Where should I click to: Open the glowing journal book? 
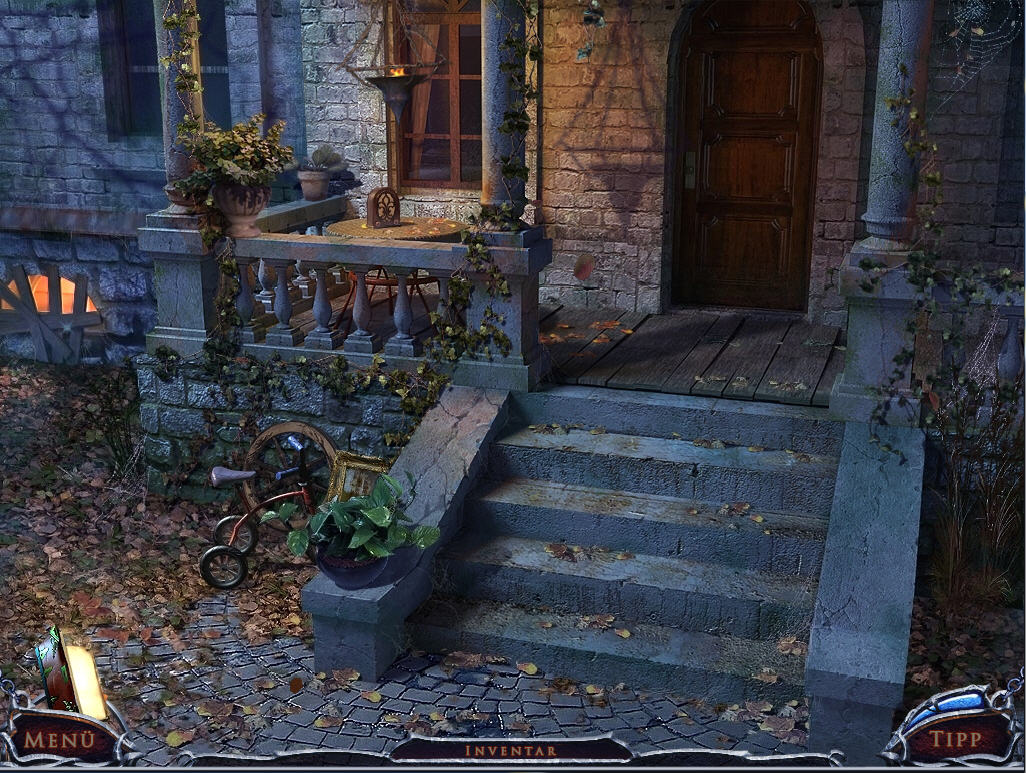click(x=70, y=674)
